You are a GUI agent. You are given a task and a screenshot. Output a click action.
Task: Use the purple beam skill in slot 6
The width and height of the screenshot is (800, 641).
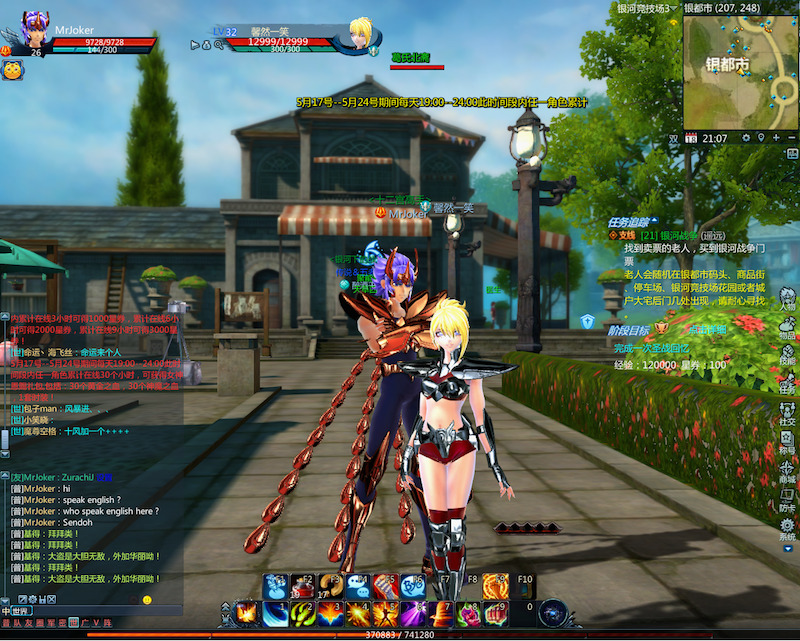pos(413,613)
